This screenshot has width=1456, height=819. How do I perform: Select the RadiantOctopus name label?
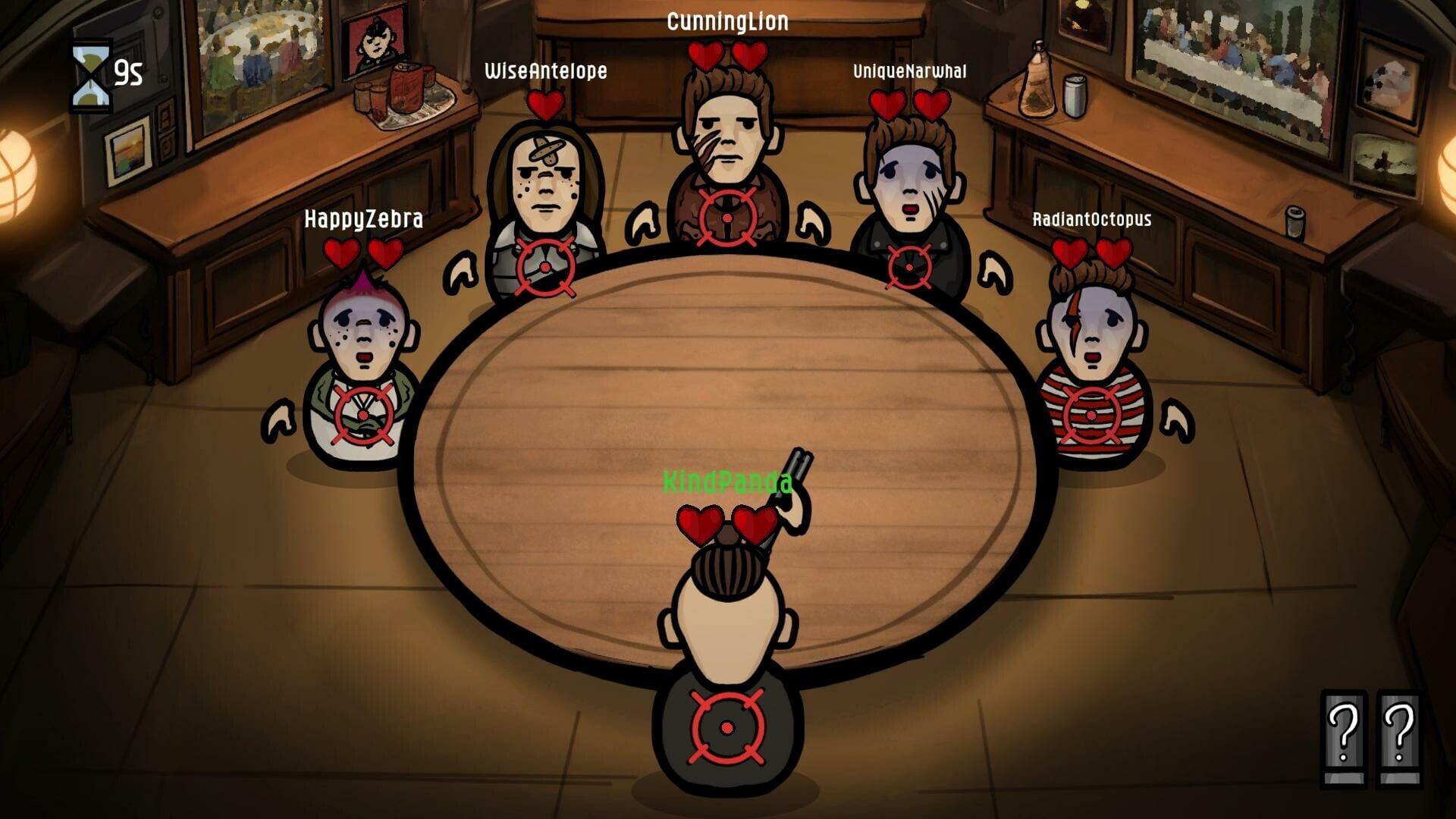point(1092,220)
